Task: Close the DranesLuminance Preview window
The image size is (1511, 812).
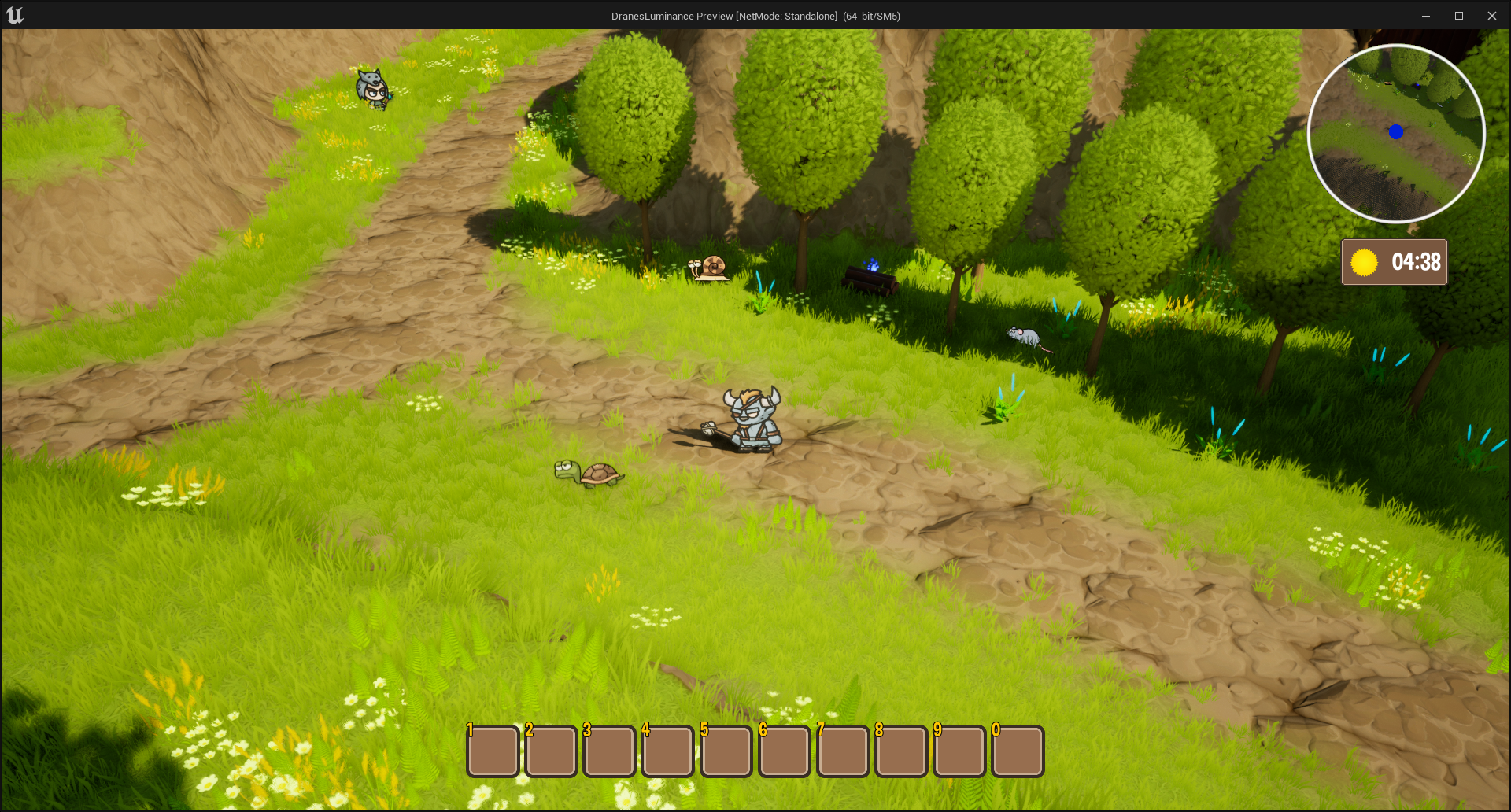Action: 1491,16
